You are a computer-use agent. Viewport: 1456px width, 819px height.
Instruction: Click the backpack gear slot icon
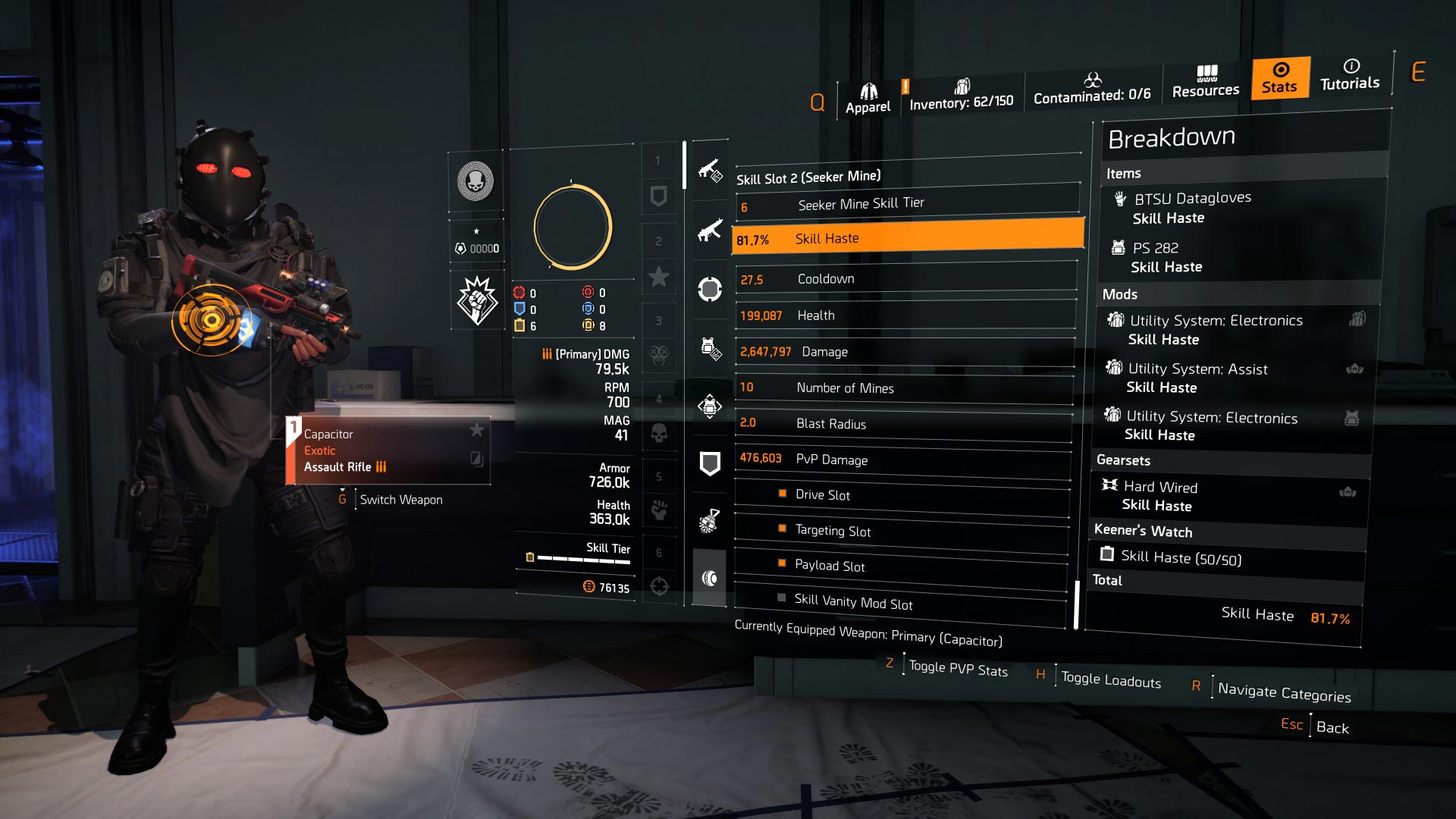pyautogui.click(x=711, y=346)
